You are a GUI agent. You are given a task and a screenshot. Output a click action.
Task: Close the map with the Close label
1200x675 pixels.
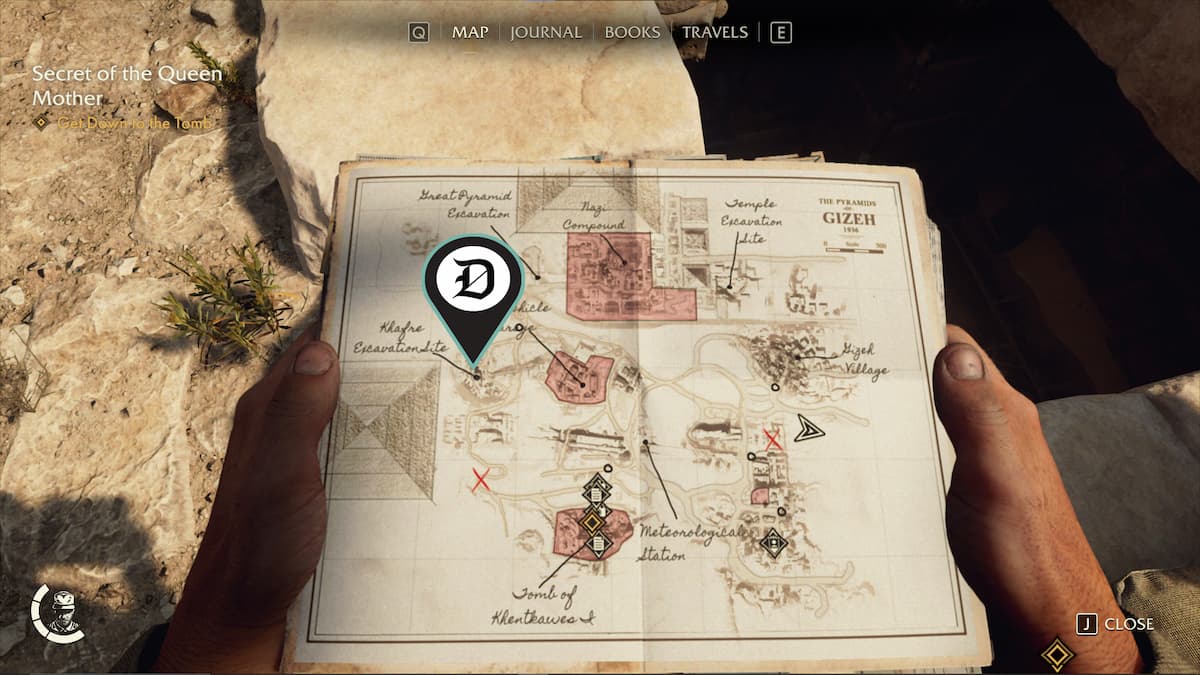[1128, 624]
